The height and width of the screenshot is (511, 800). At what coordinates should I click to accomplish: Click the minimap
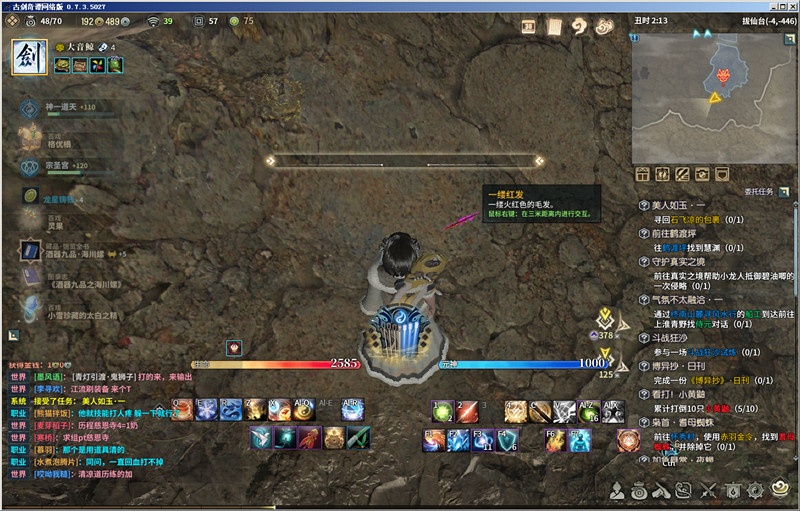point(711,90)
